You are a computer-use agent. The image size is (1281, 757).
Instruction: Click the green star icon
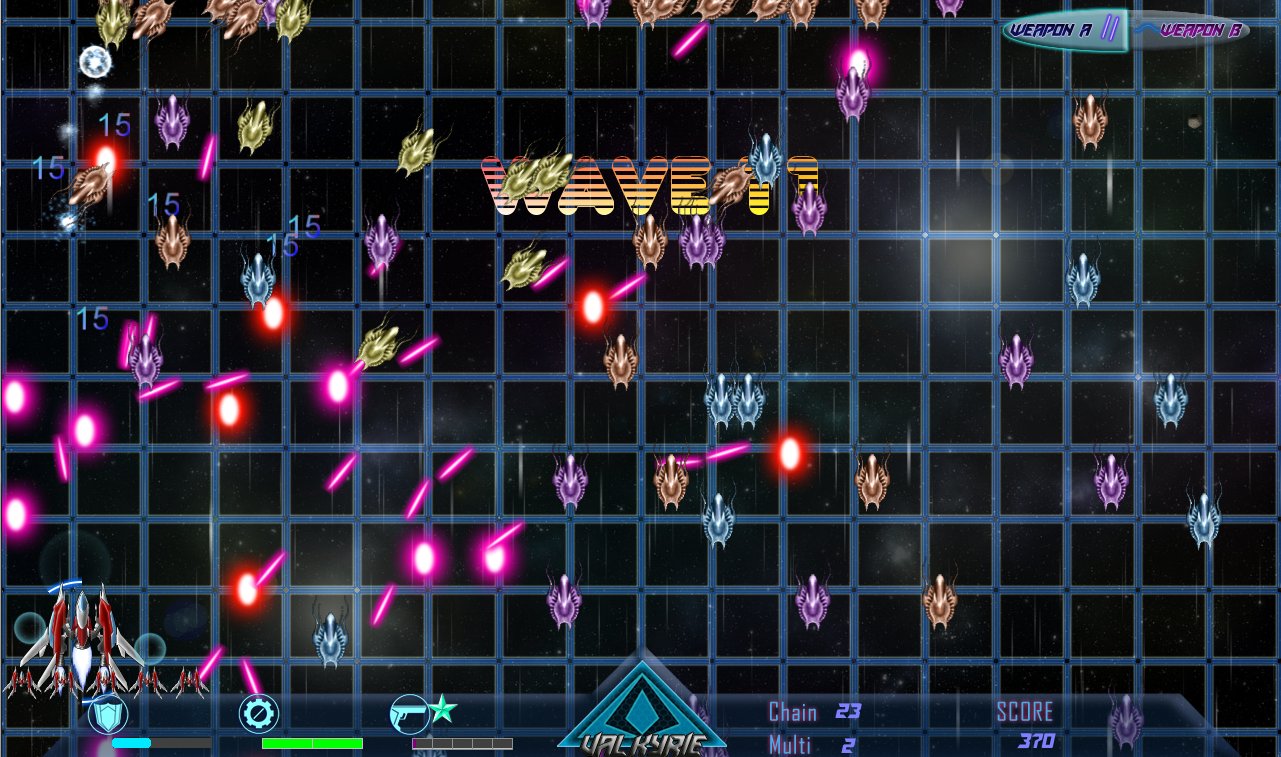(x=443, y=709)
